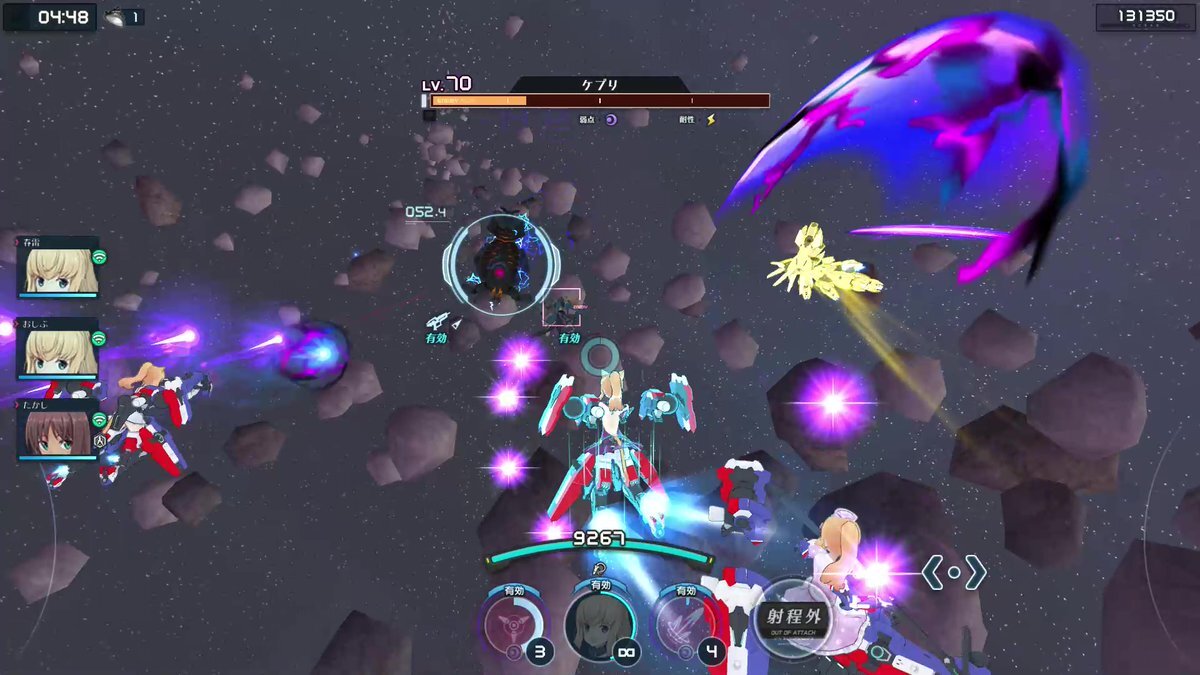The height and width of the screenshot is (675, 1200).
Task: Tap the pilot portrait skill with infinity counter
Action: pyautogui.click(x=599, y=625)
